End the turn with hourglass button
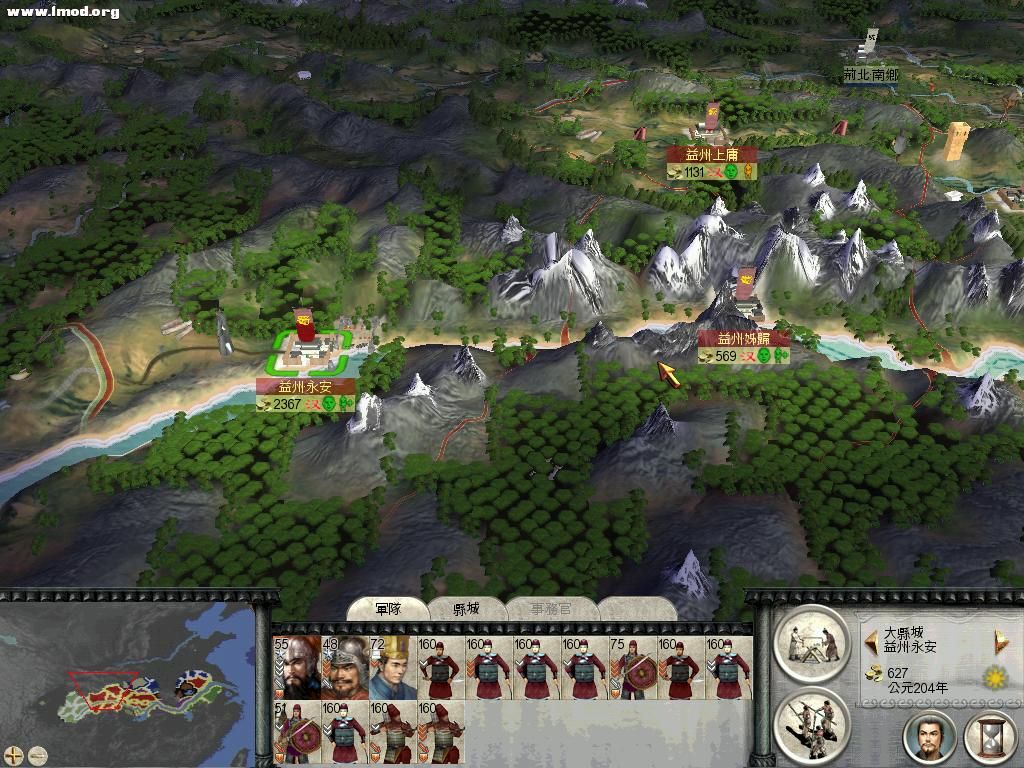1024x768 pixels. click(x=989, y=737)
